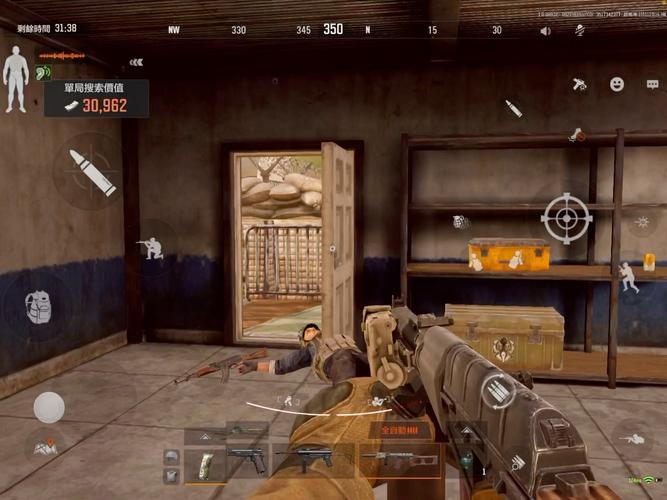Collapse the loot value panel arrows

pos(136,62)
